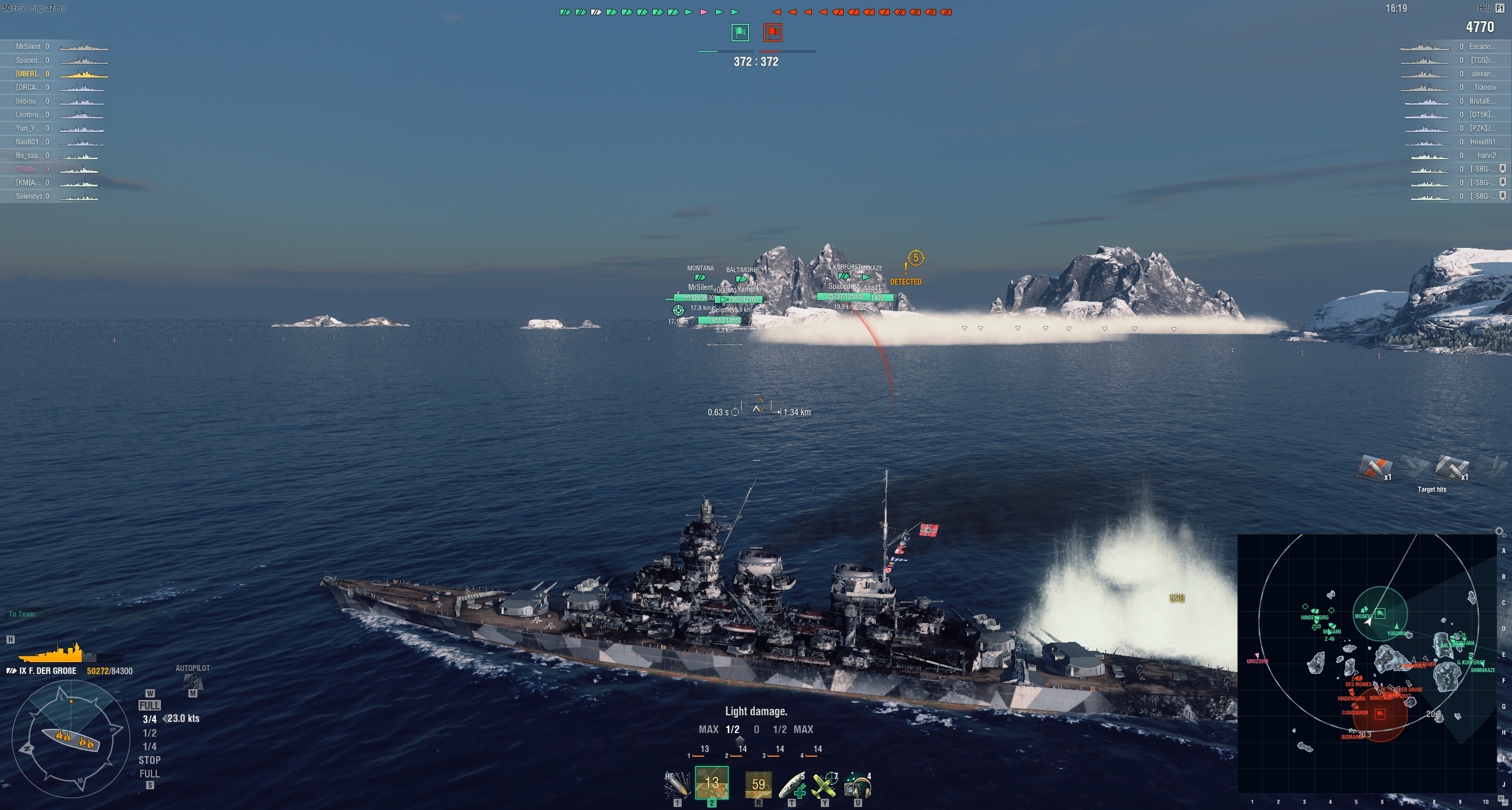This screenshot has width=1512, height=810.
Task: Activate the Hydroacoustic Search consumable
Action: [857, 785]
